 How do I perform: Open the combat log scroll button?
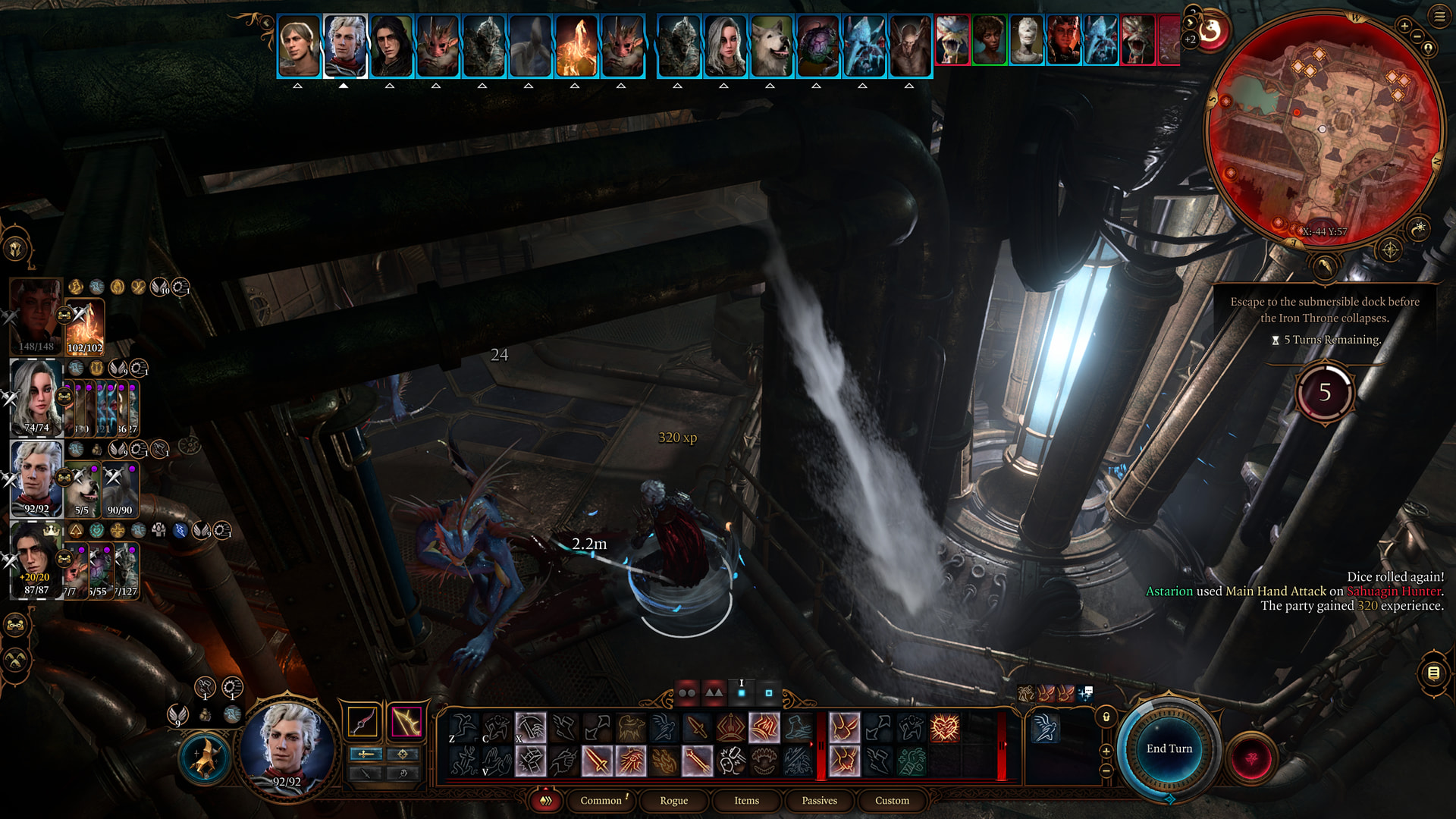(1433, 673)
